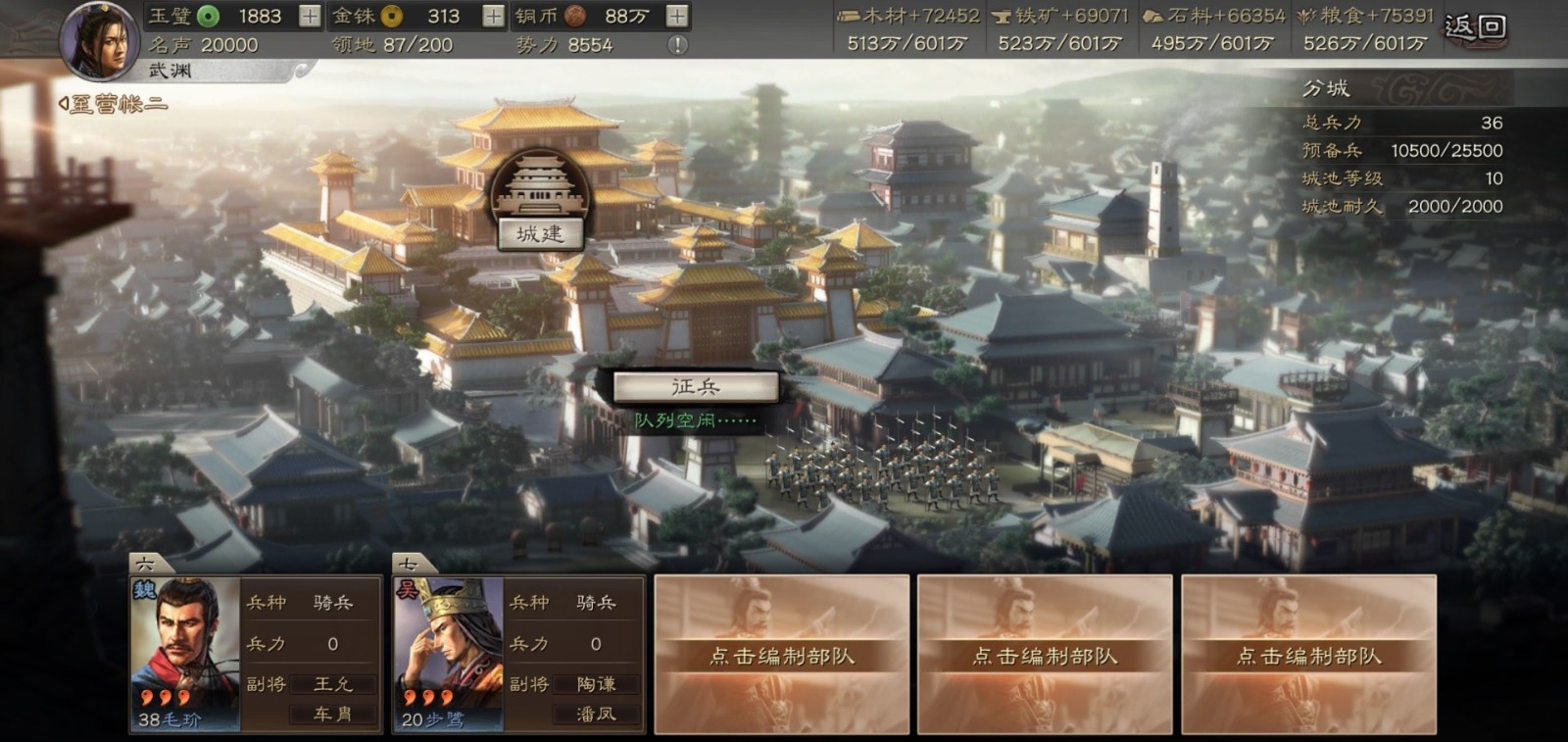Select the iron ore 铁矿 resource icon
Image resolution: width=1568 pixels, height=742 pixels.
pos(1002,17)
